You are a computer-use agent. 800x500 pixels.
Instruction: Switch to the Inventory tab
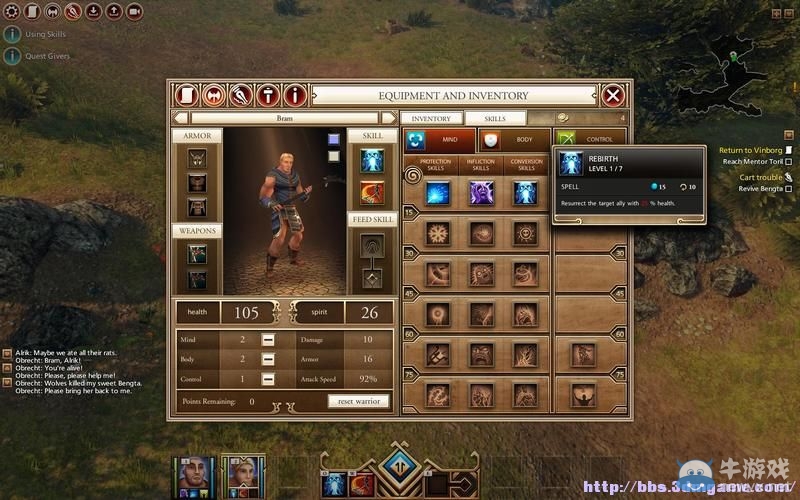[431, 118]
